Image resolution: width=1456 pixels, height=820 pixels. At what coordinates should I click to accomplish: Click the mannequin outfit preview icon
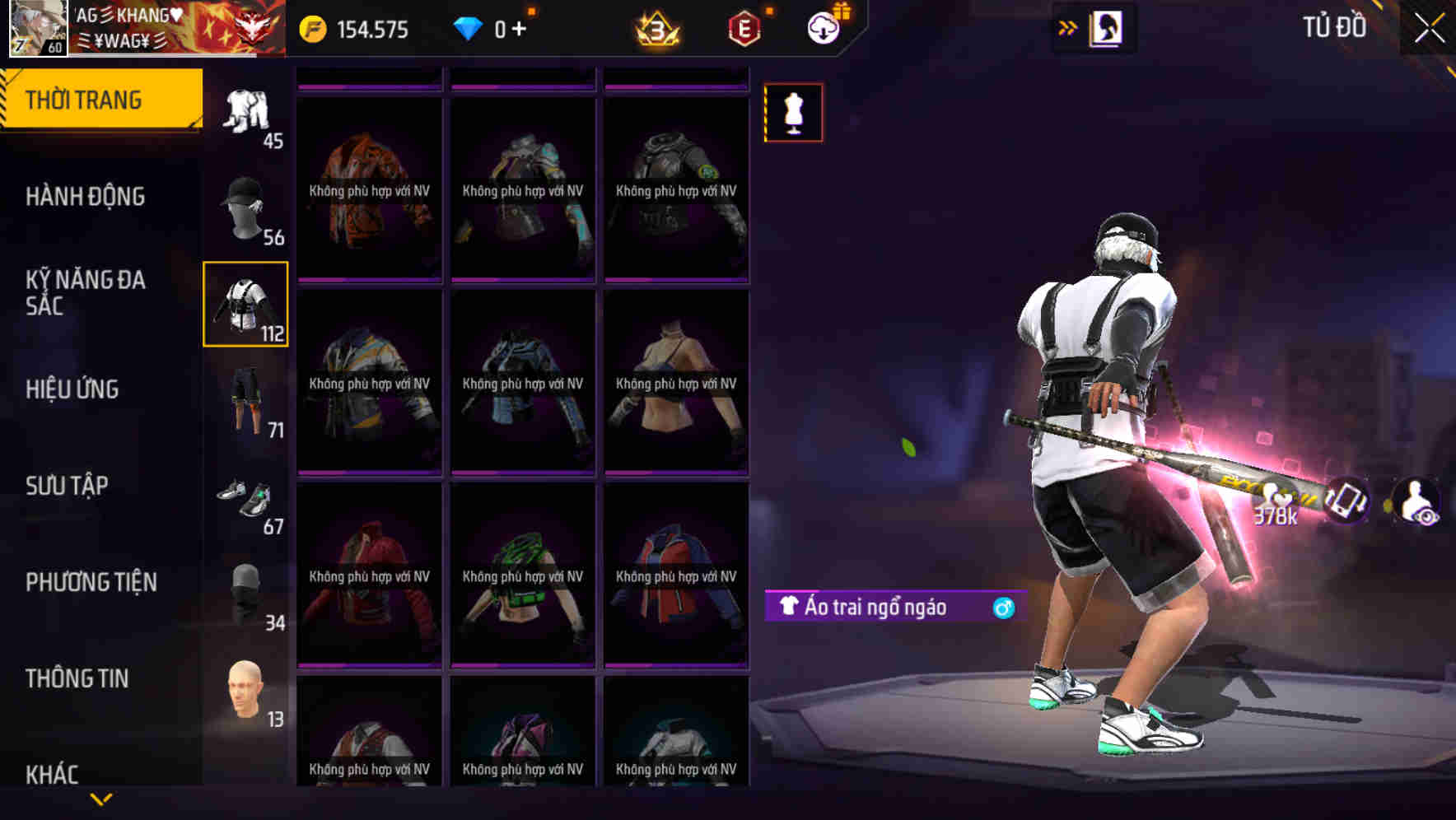pos(792,113)
